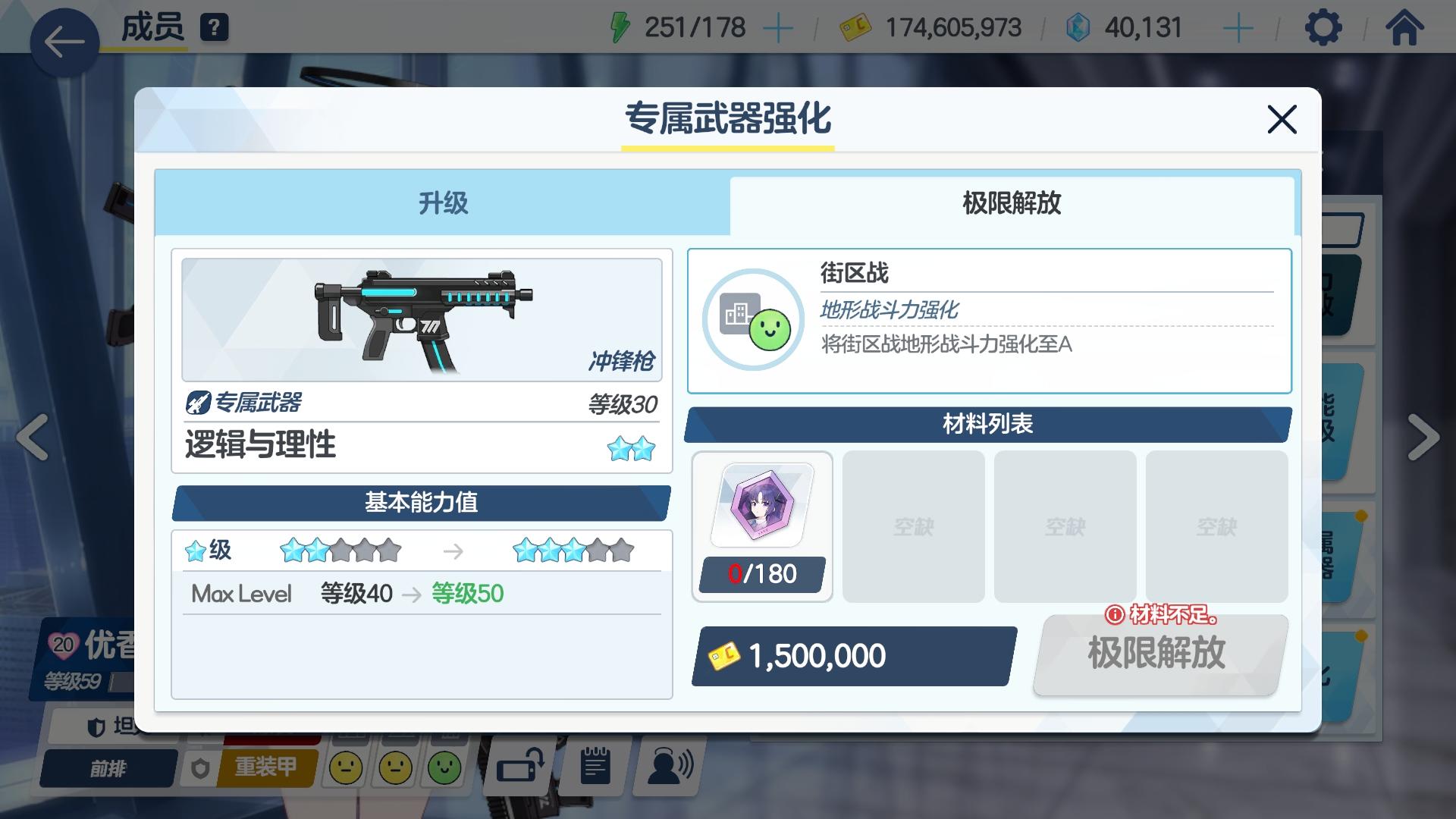
Task: Select the 0/180 material thumbnail
Action: click(x=761, y=525)
